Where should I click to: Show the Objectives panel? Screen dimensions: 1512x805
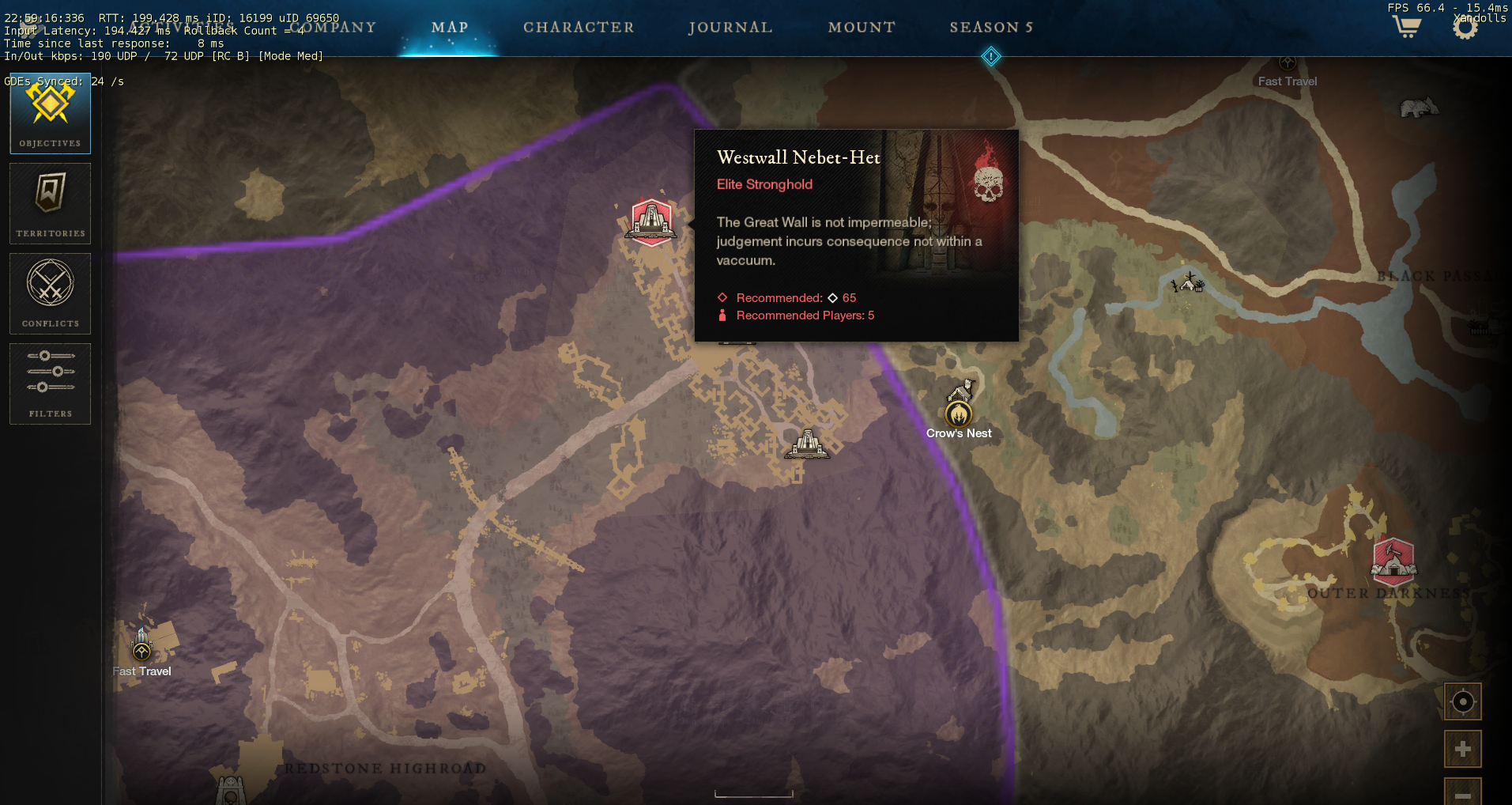[51, 113]
